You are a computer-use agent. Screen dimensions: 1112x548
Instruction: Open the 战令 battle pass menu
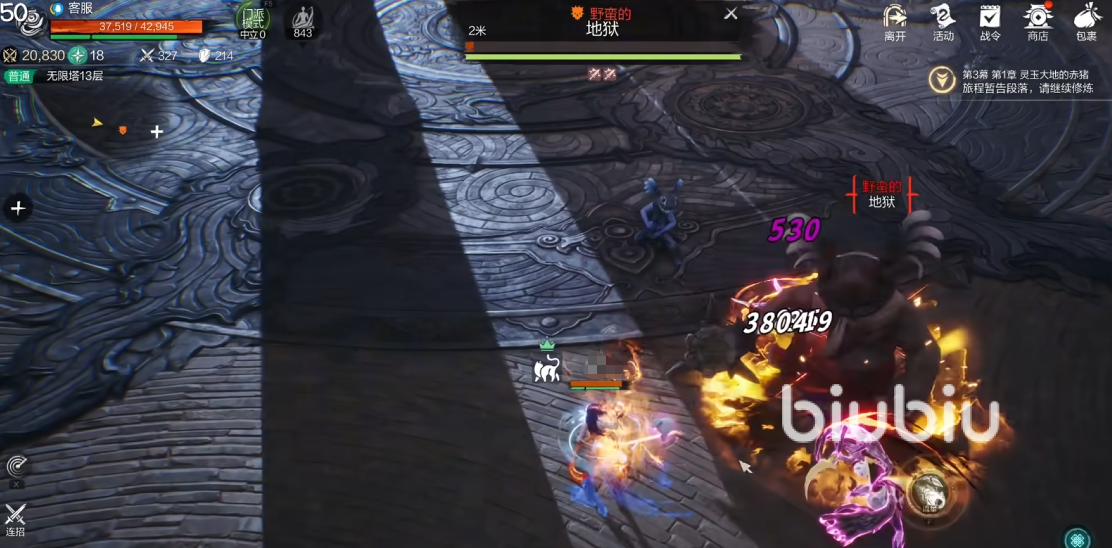pyautogui.click(x=990, y=18)
